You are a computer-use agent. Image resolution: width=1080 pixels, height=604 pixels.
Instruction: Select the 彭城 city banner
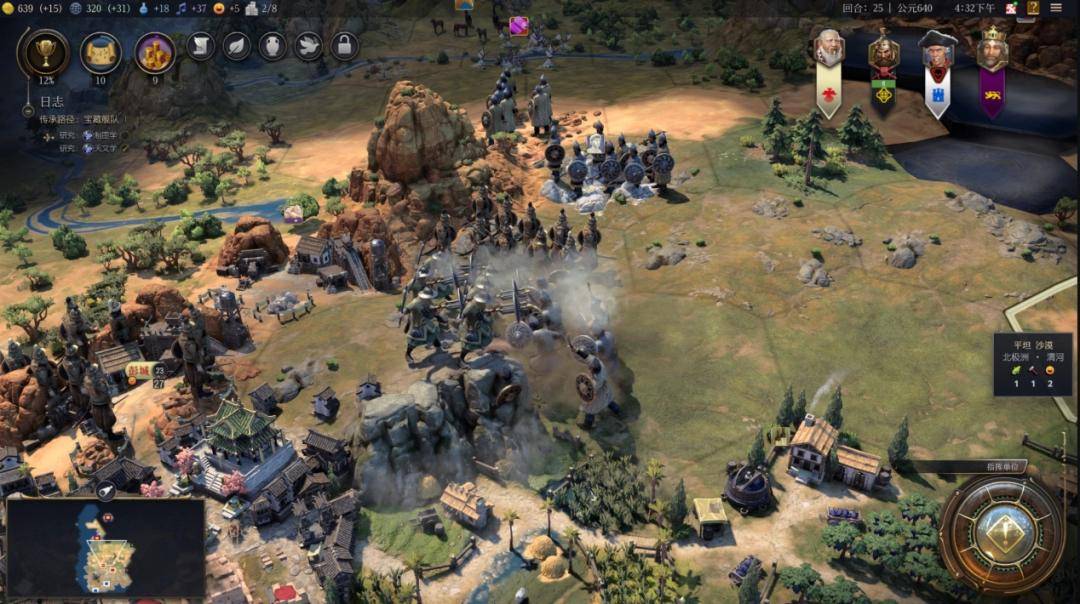pyautogui.click(x=138, y=367)
